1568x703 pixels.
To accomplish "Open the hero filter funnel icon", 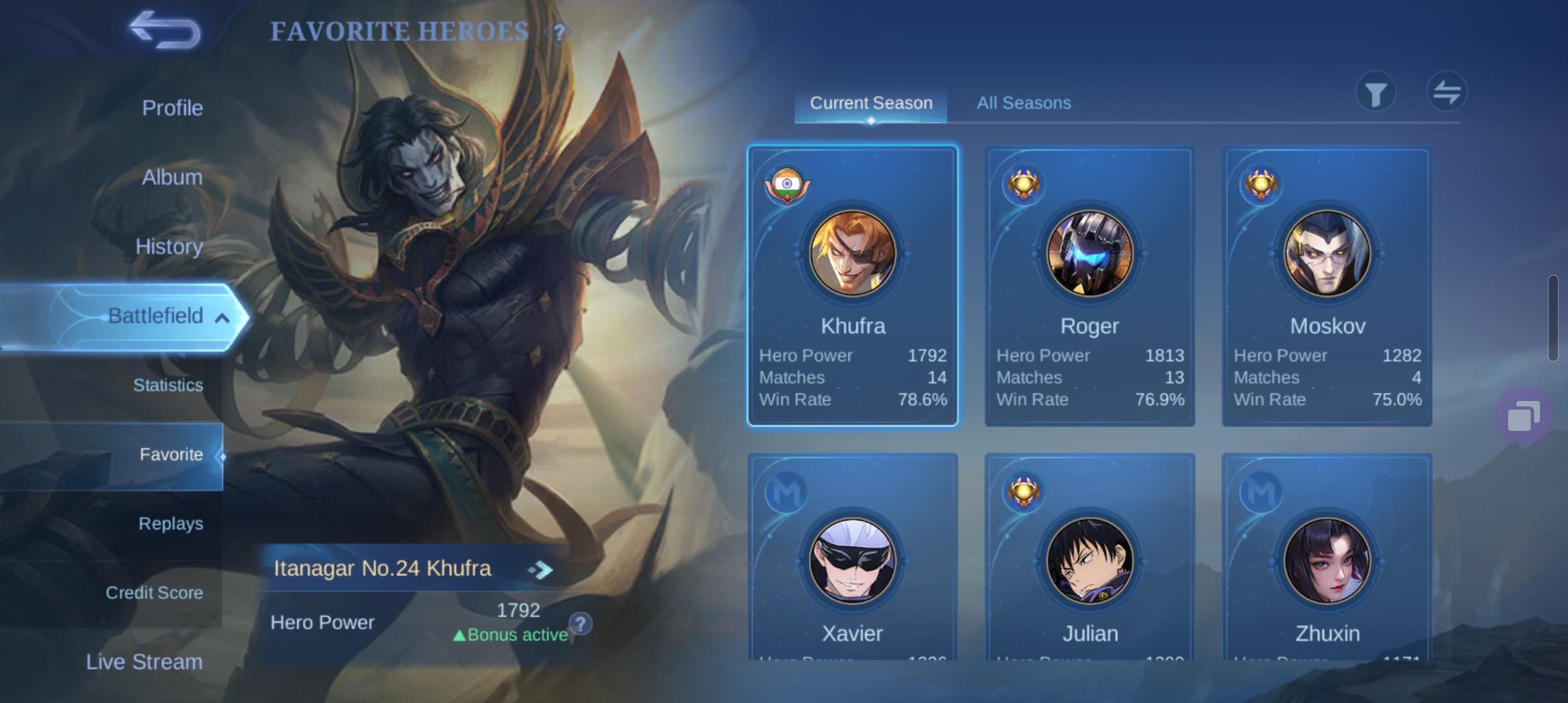I will pos(1375,94).
